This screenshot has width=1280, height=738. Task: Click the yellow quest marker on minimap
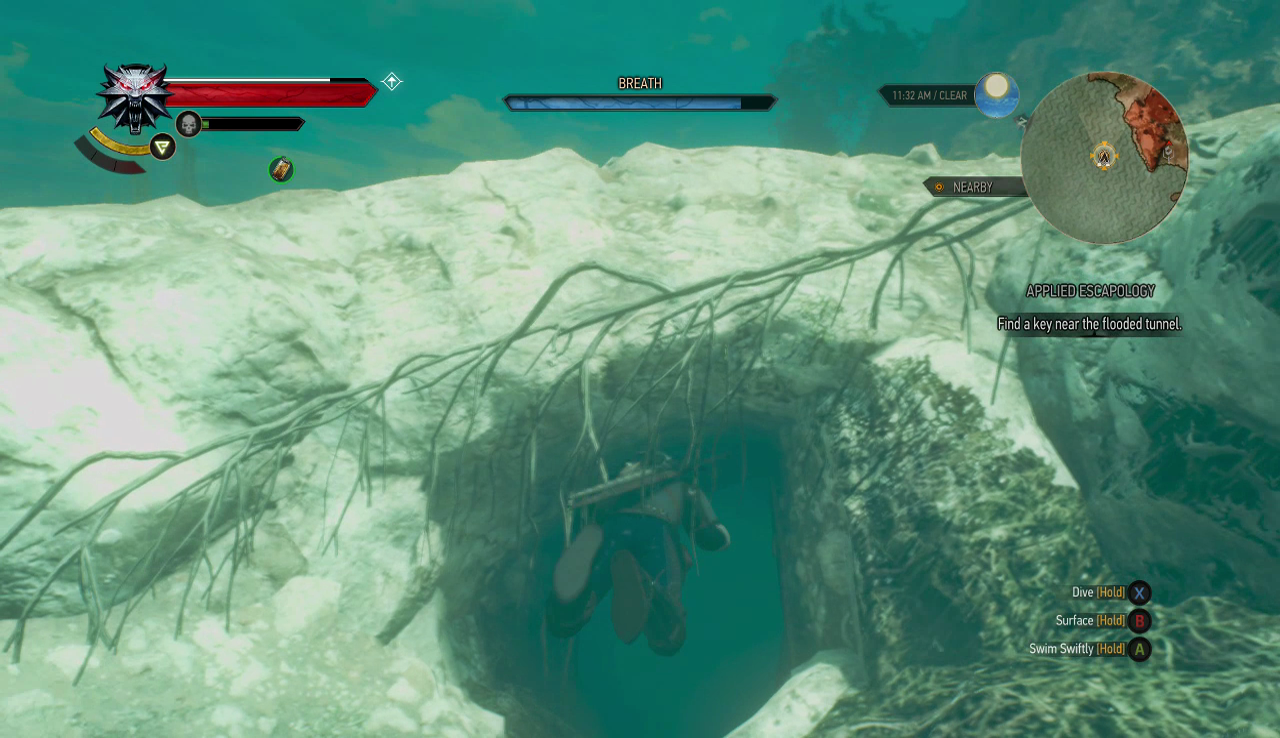click(x=1104, y=157)
